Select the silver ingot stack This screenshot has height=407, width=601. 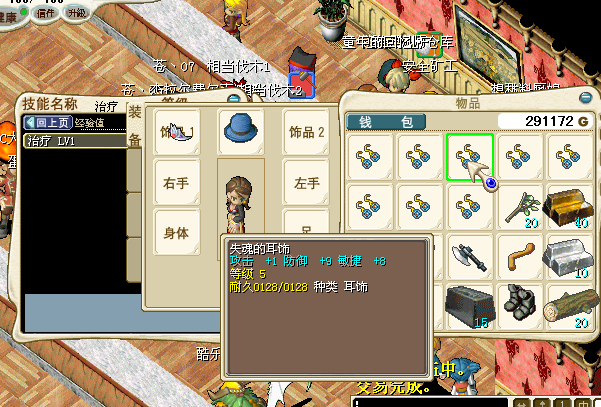(x=567, y=255)
